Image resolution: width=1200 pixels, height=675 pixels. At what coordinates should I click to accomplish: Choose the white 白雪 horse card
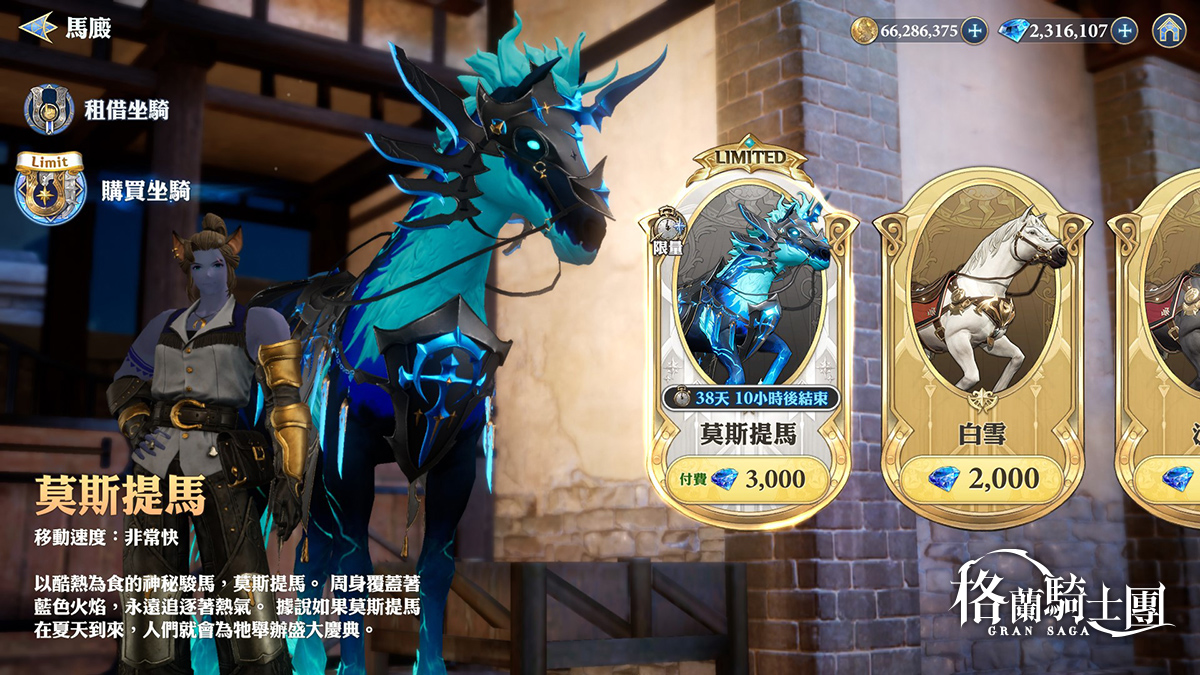[x=980, y=300]
